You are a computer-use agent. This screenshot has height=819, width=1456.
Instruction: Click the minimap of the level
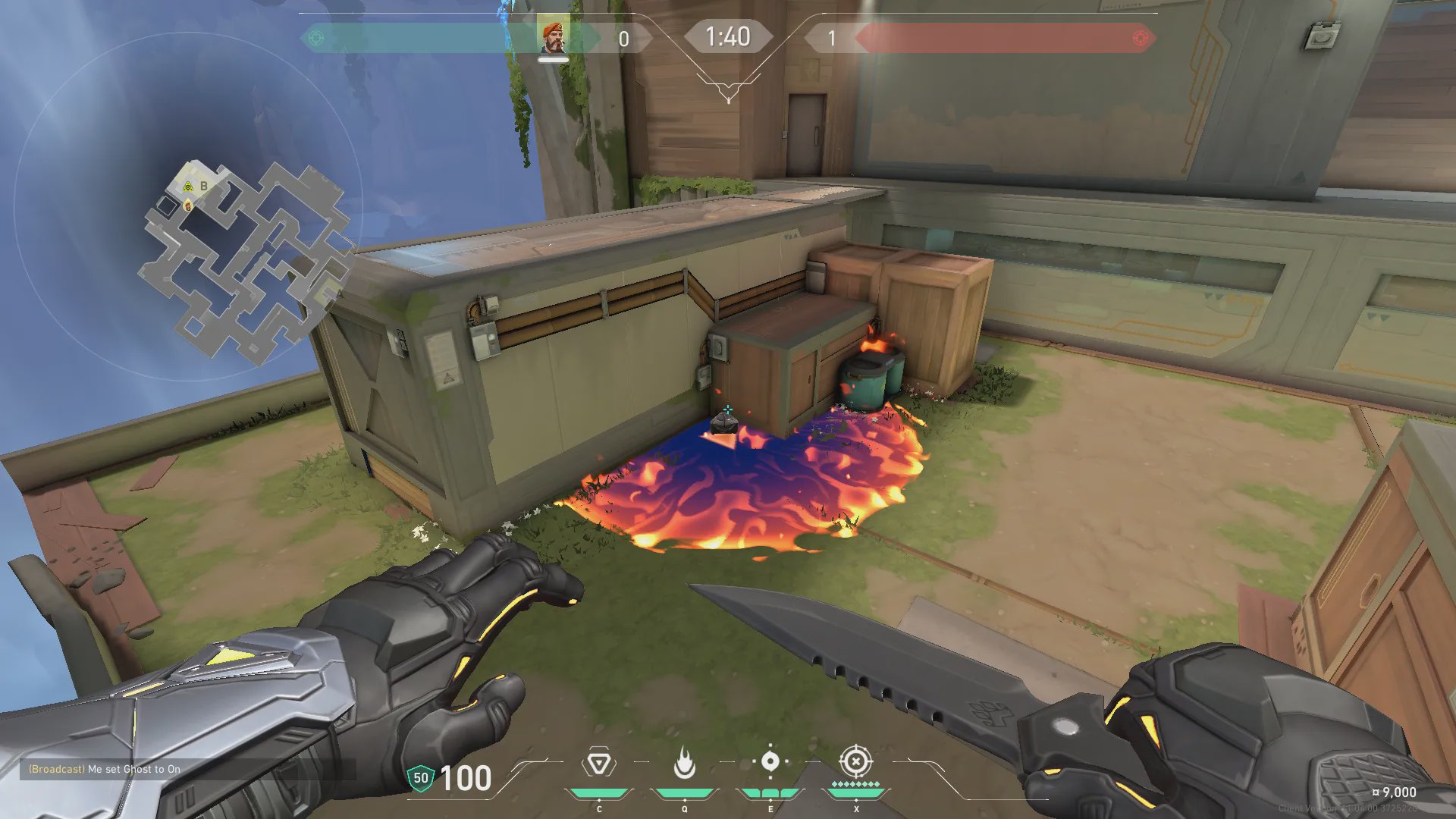pos(246,258)
